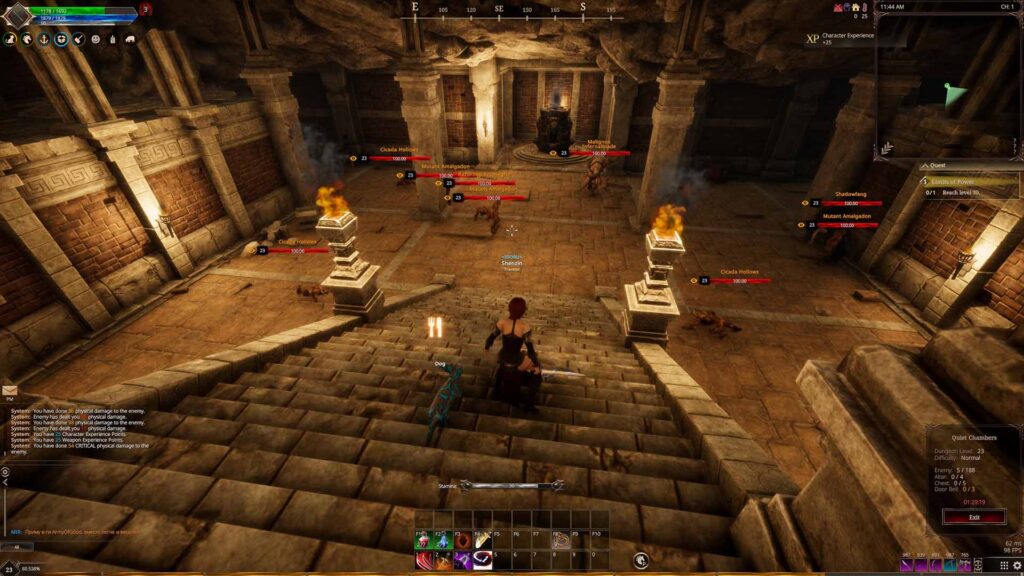Click the anchor icon under the health bar
Screen dimensions: 1024x576
tap(43, 39)
